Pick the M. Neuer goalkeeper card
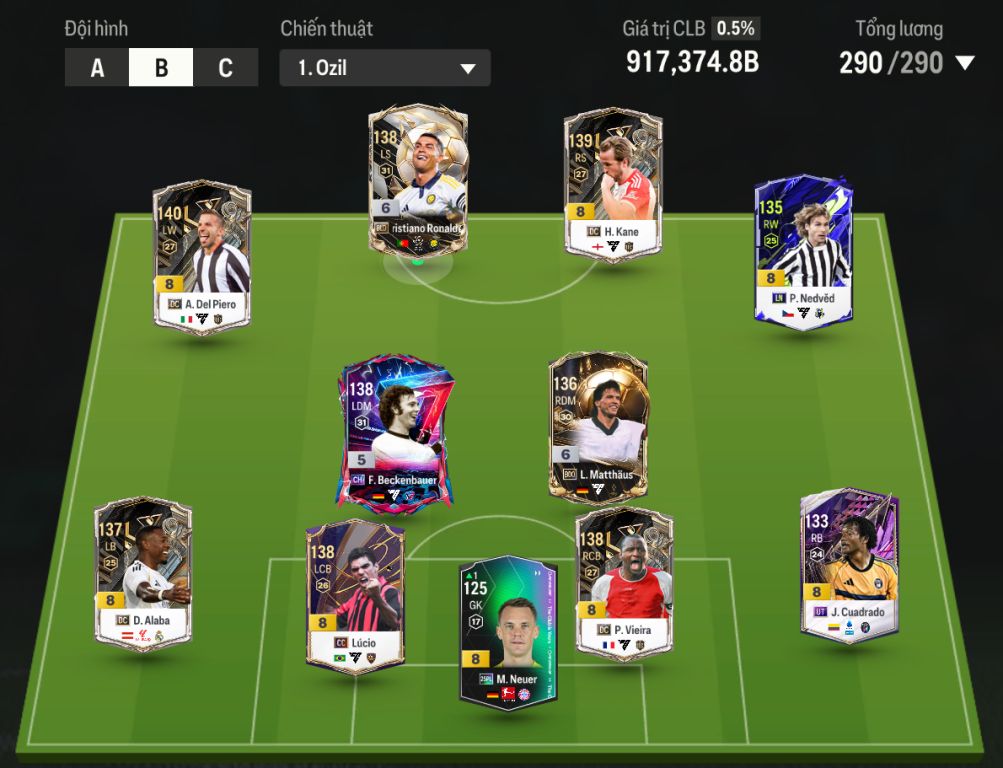This screenshot has width=1003, height=768. [508, 630]
